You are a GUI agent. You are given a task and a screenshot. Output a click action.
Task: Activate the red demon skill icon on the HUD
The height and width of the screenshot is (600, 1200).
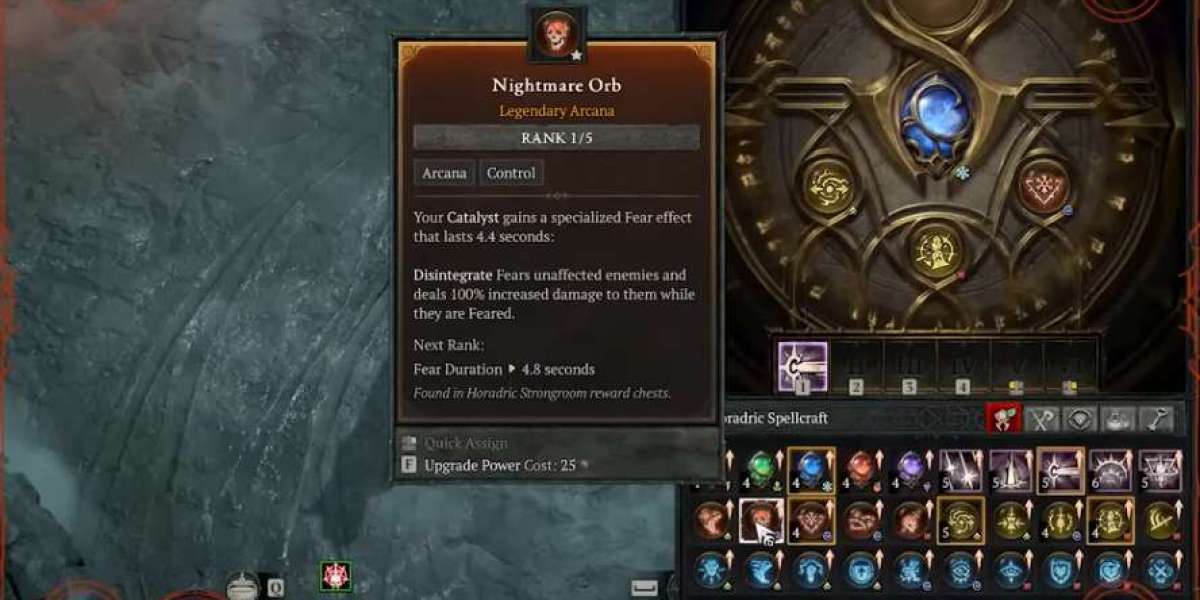click(x=335, y=576)
